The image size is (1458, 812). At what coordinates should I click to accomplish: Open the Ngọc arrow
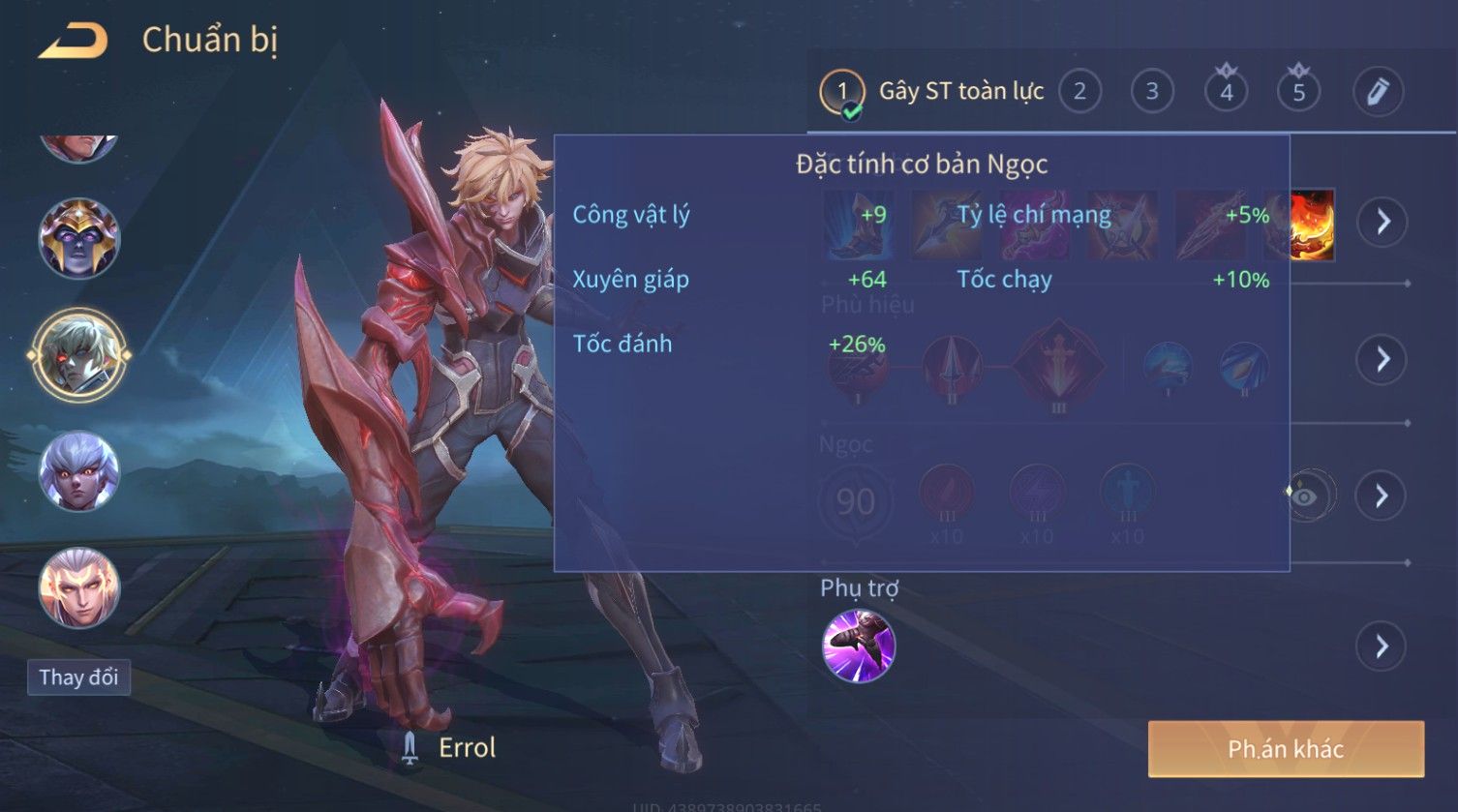1382,496
